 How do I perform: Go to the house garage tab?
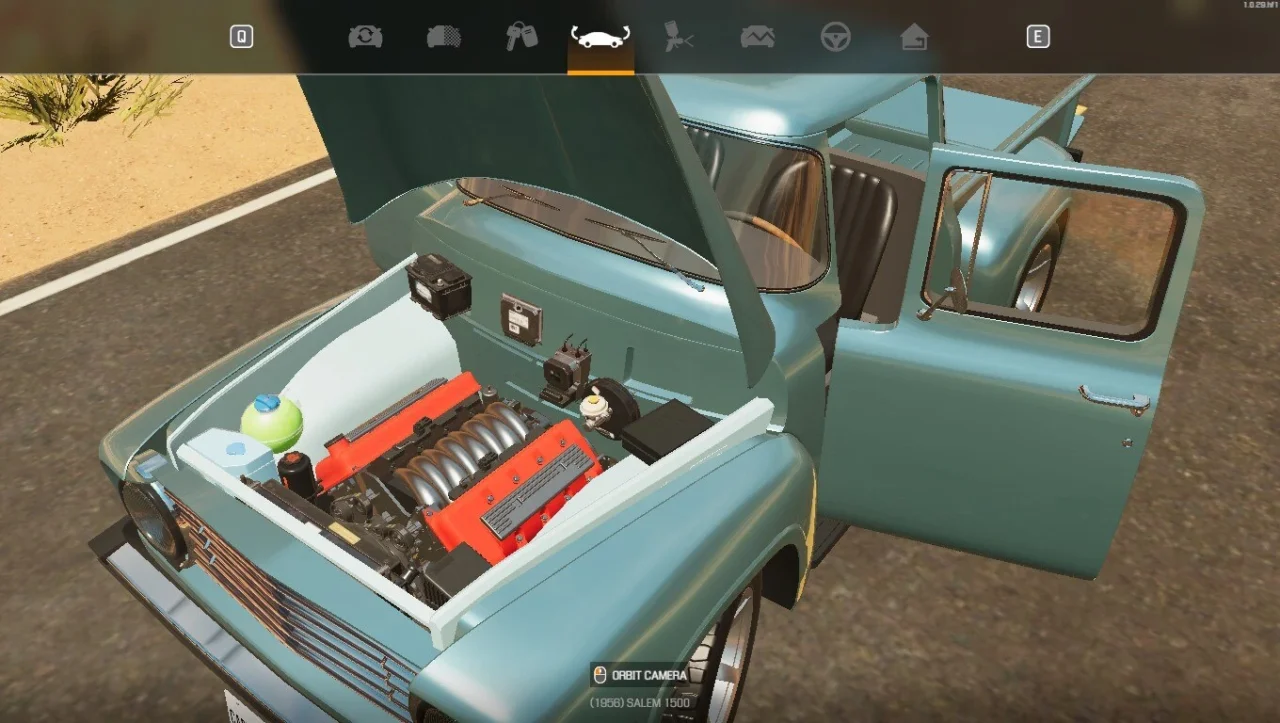914,37
